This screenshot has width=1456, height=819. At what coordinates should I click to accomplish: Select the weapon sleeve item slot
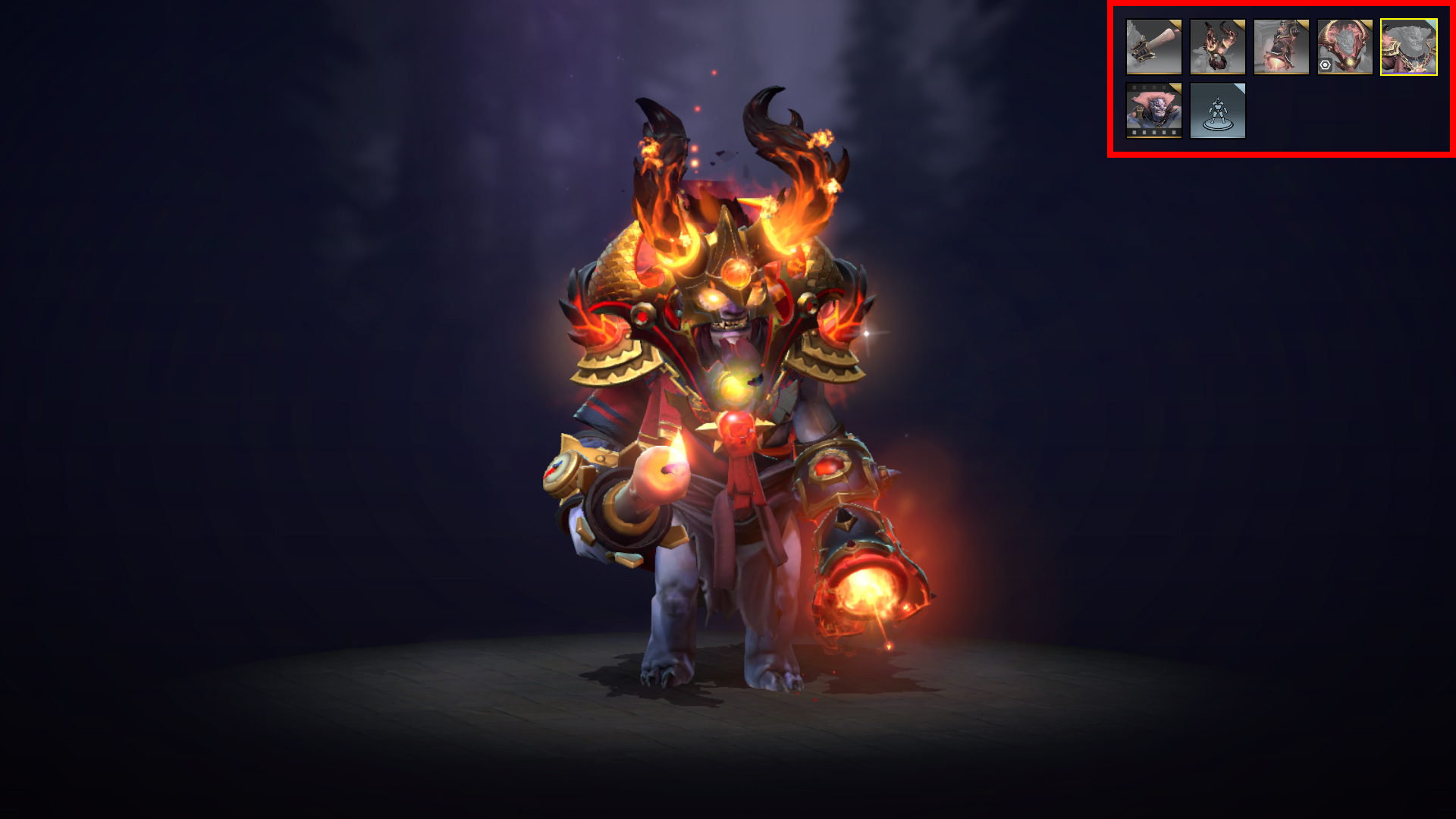coord(1154,47)
